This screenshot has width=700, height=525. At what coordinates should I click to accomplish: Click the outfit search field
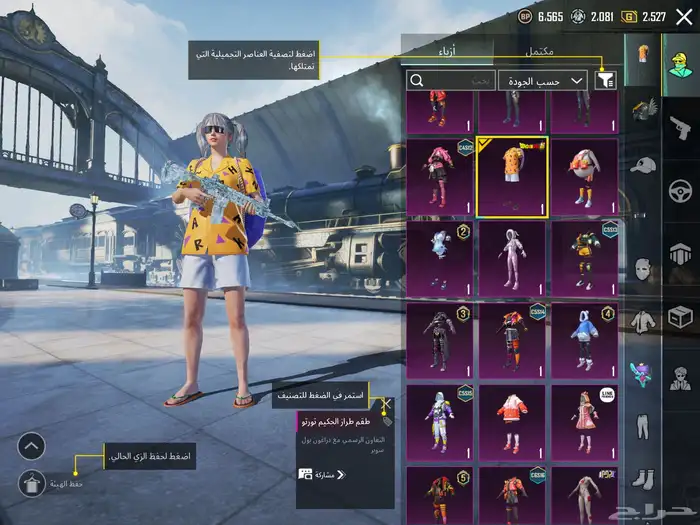pos(452,80)
